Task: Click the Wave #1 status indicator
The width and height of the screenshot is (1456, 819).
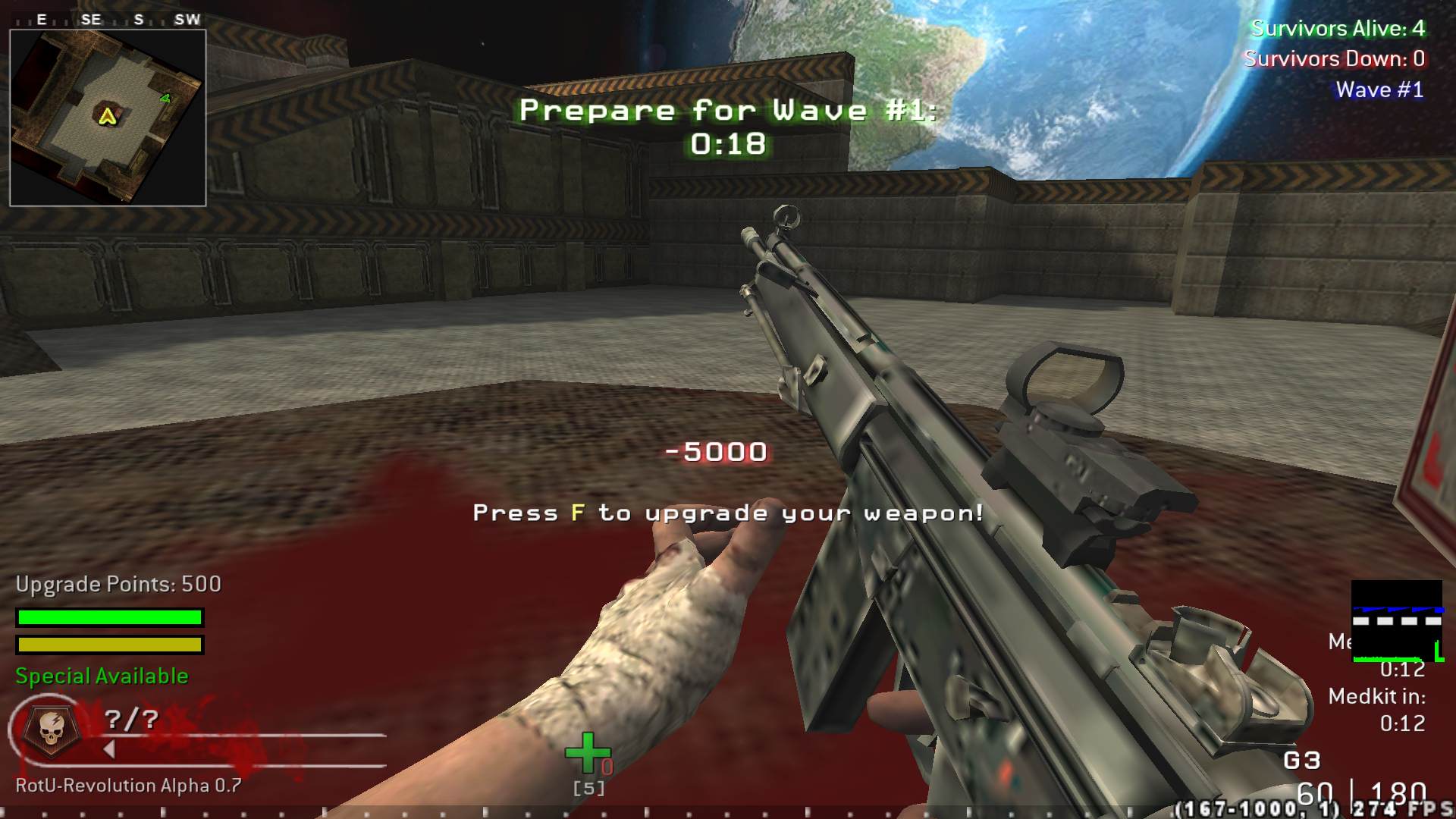Action: click(x=1379, y=89)
